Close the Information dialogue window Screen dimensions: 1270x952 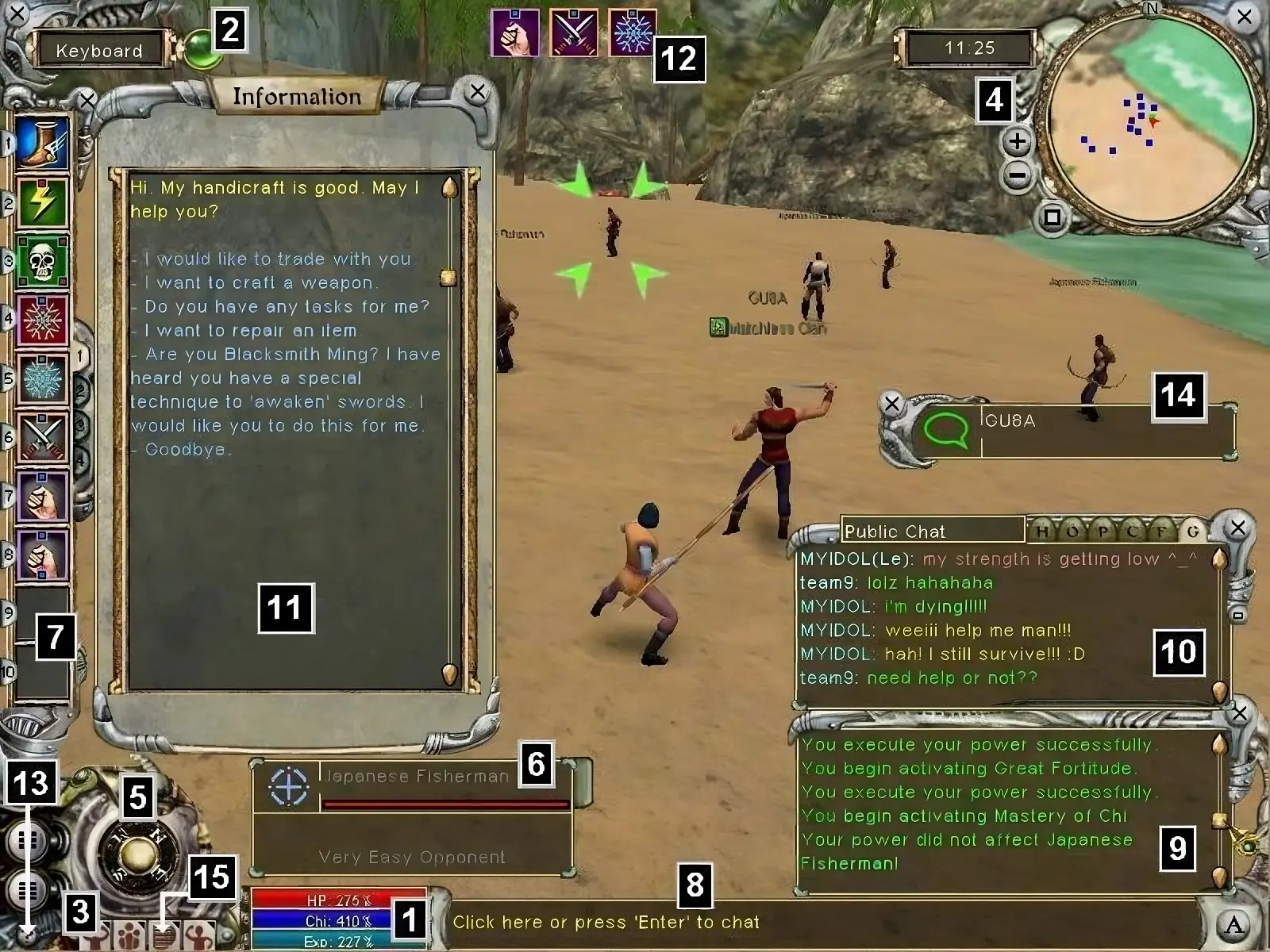[x=477, y=92]
